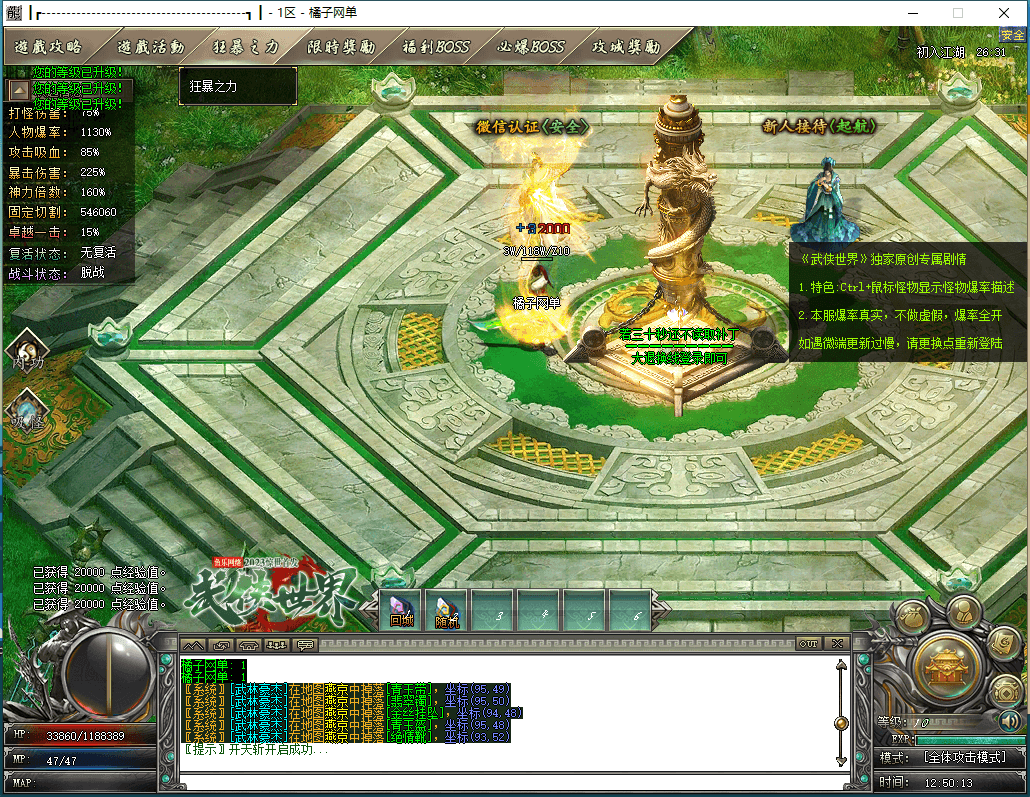Viewport: 1030px width, 797px height.
Task: Open the 遊戲活動 events menu
Action: pos(150,47)
